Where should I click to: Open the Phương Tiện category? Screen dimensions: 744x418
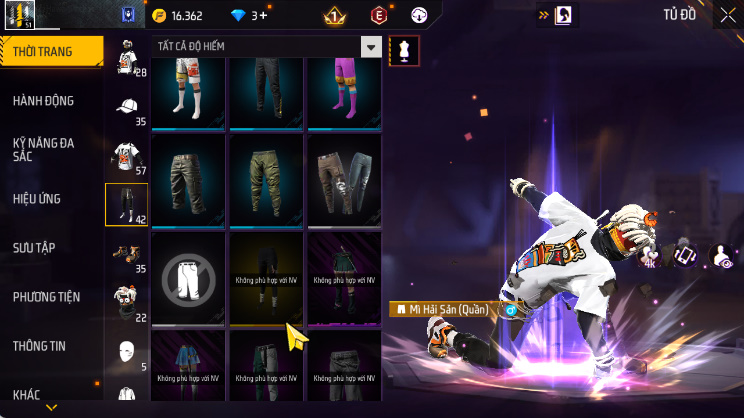[x=46, y=297]
